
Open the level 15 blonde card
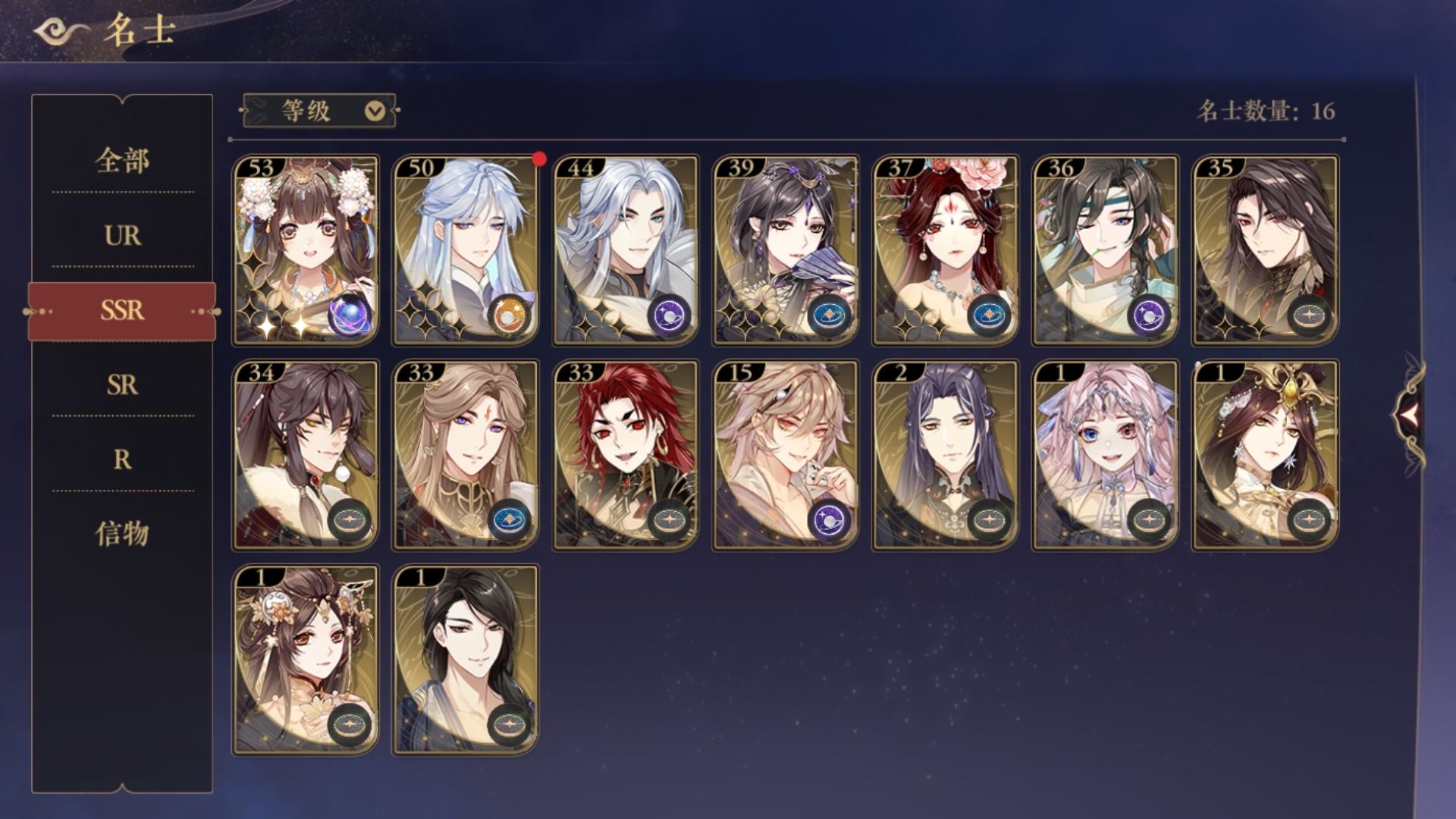coord(785,455)
